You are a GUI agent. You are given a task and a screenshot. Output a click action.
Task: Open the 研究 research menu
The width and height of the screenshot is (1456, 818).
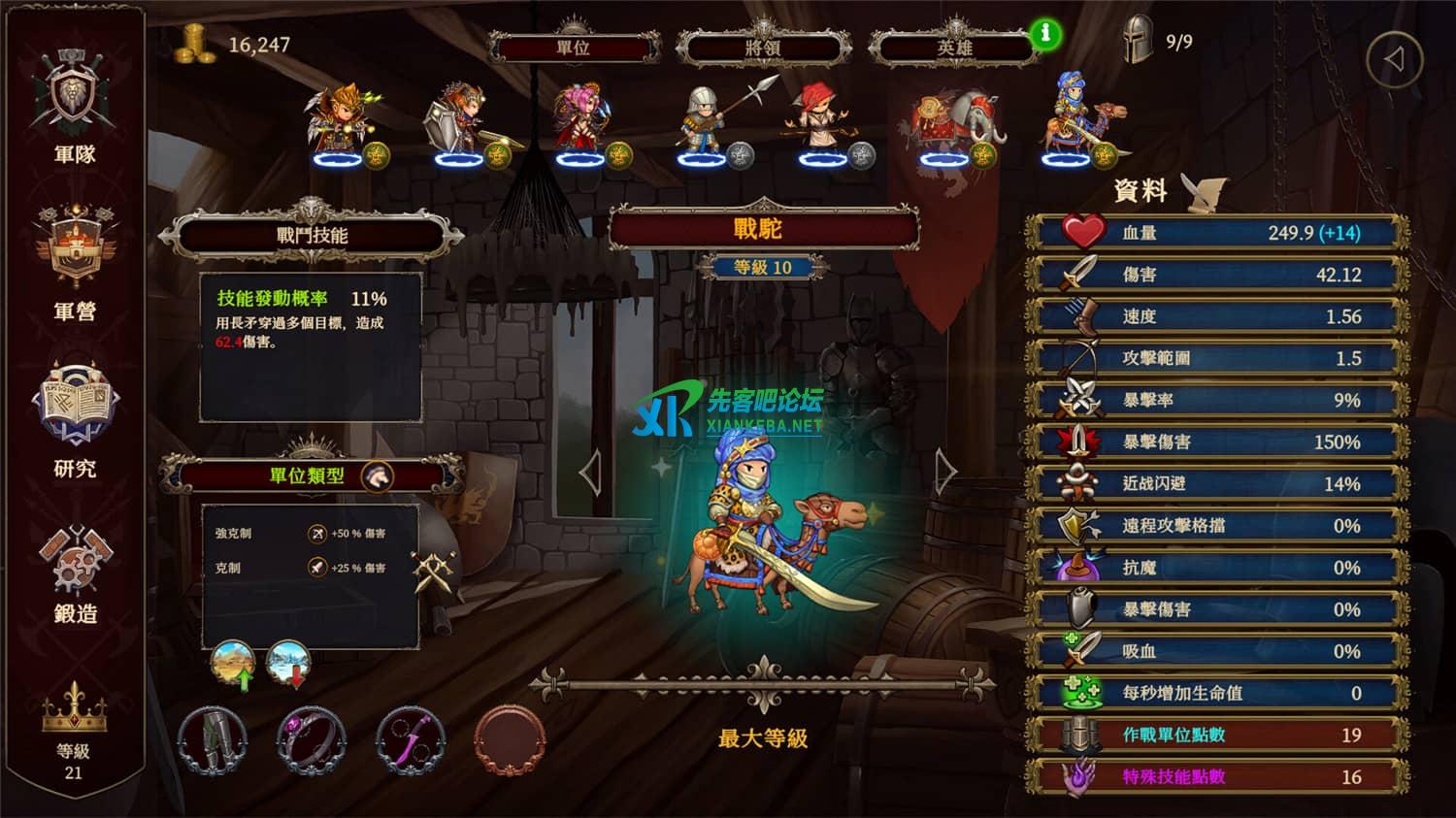[75, 419]
